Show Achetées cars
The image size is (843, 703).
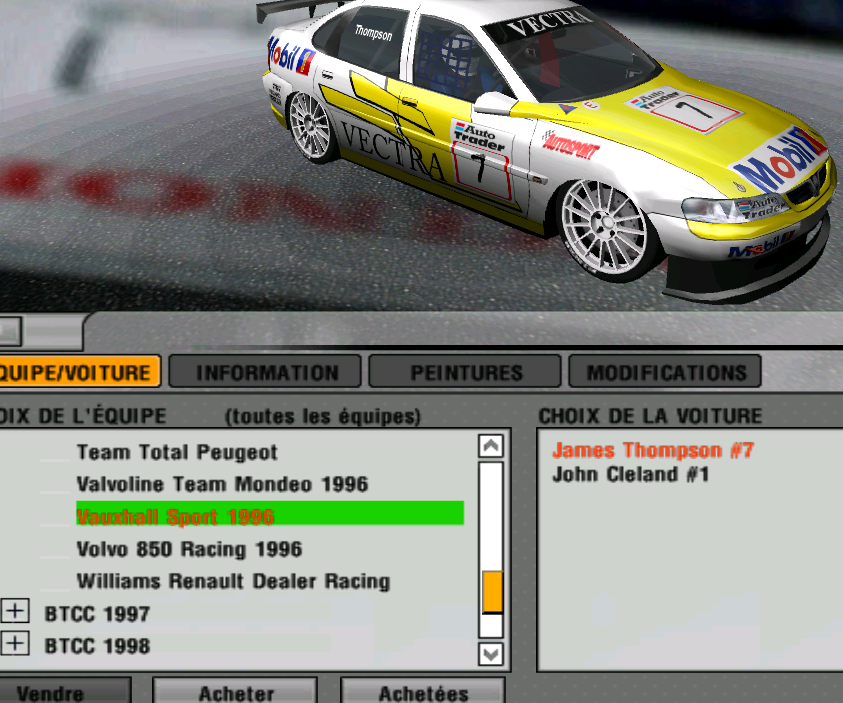click(424, 692)
